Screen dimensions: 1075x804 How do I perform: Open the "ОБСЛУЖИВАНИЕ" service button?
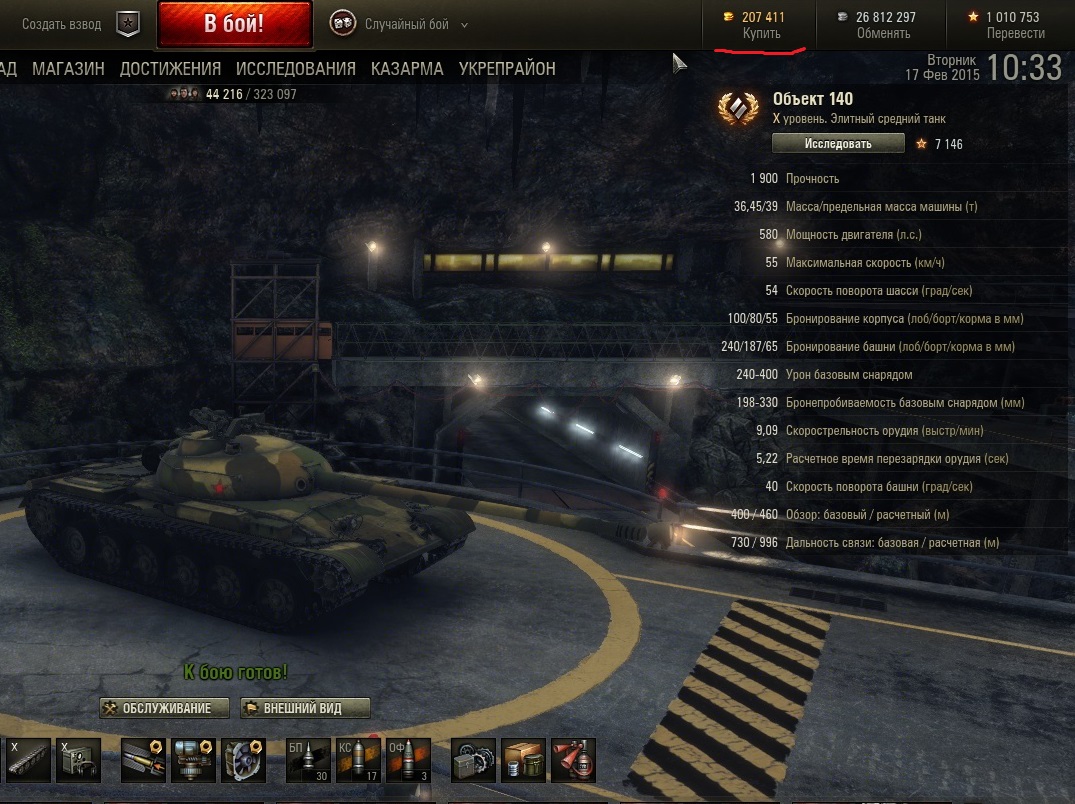(164, 708)
